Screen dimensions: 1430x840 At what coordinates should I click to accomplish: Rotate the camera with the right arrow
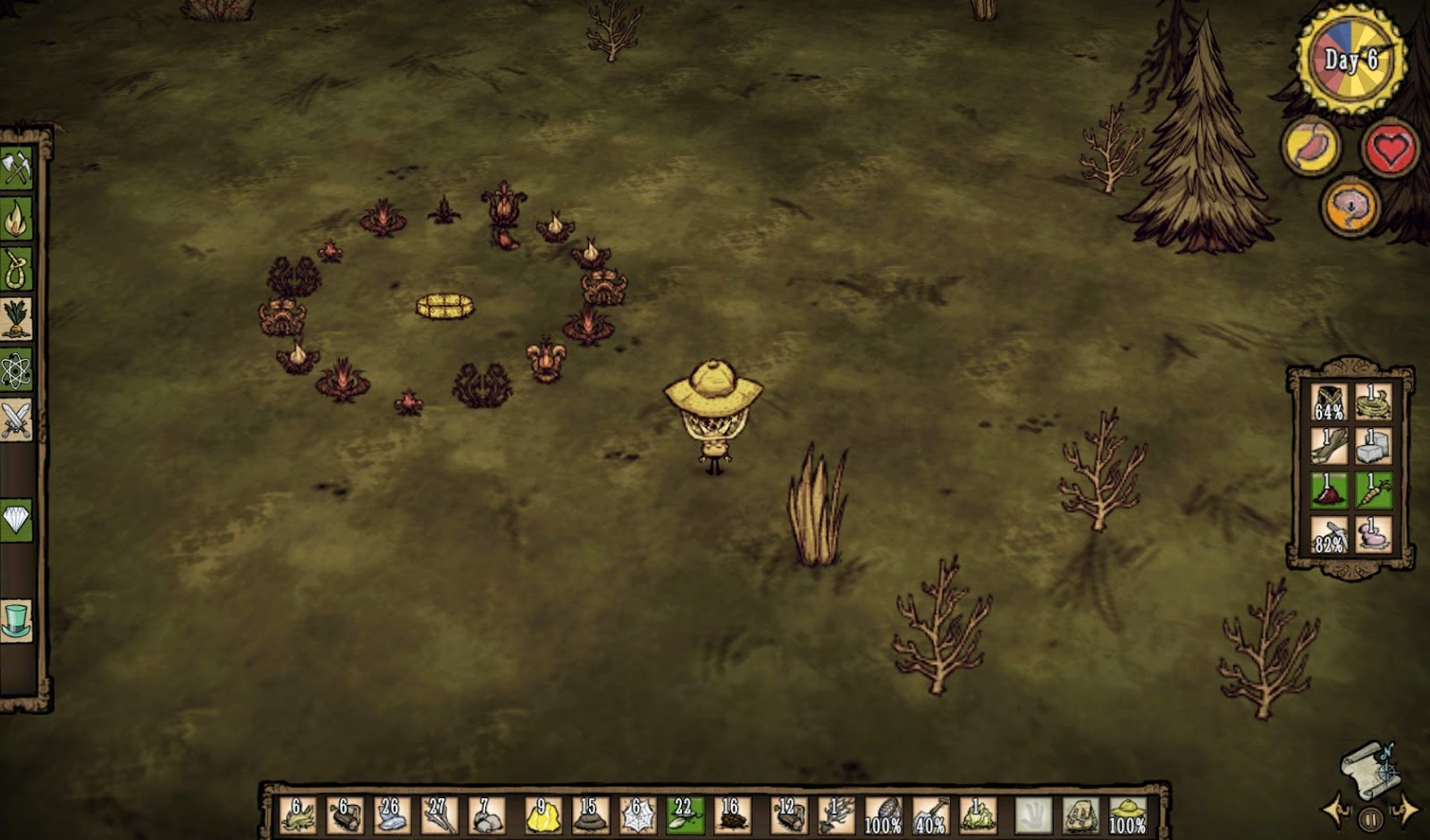click(x=1405, y=811)
